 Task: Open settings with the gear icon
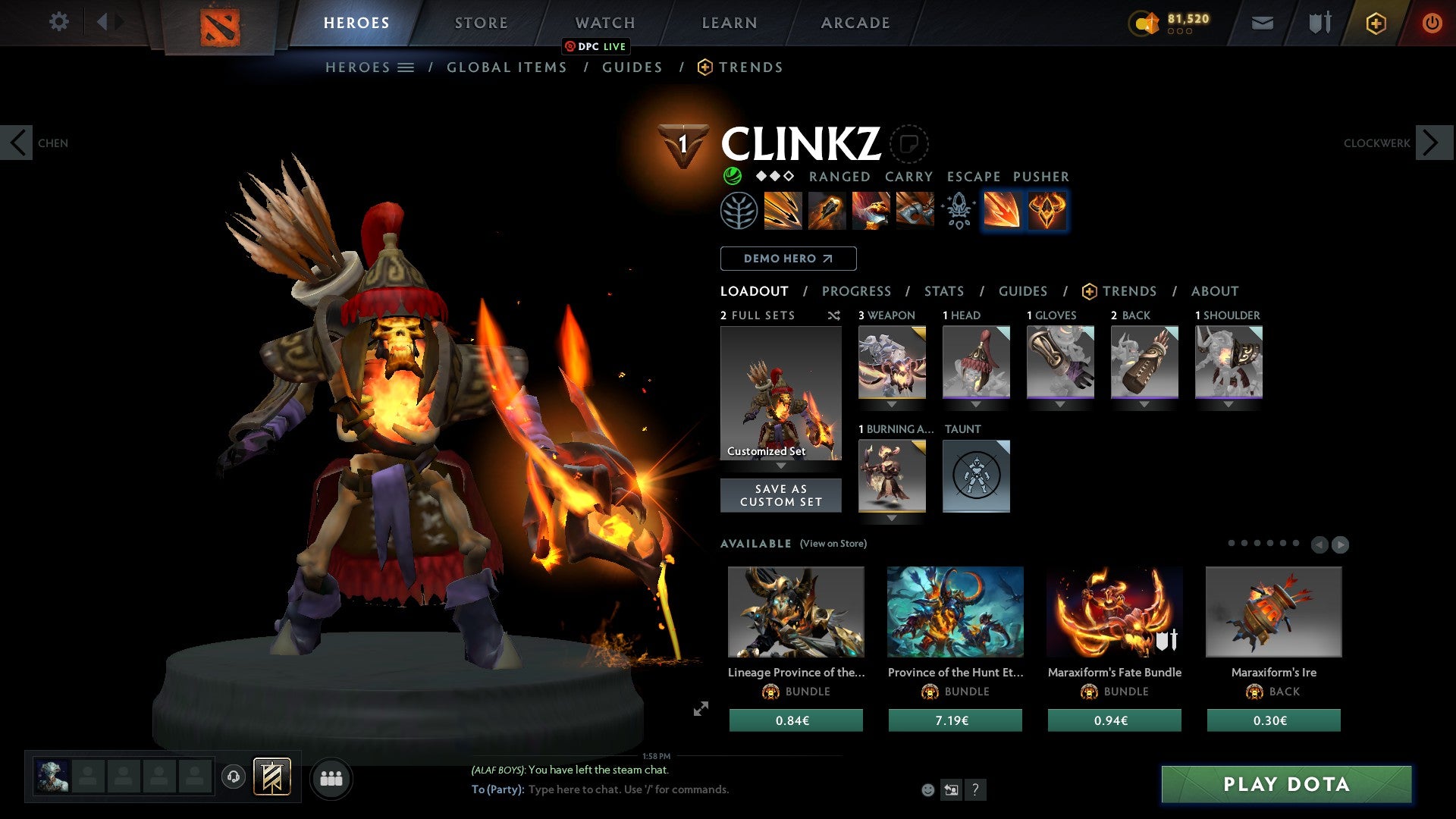coord(59,22)
